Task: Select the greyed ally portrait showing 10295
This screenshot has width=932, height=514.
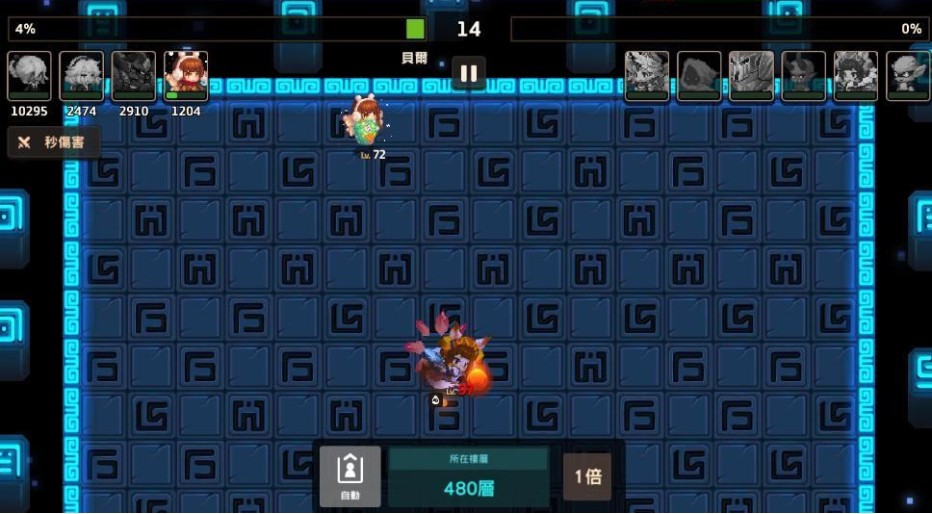Action: (30, 76)
